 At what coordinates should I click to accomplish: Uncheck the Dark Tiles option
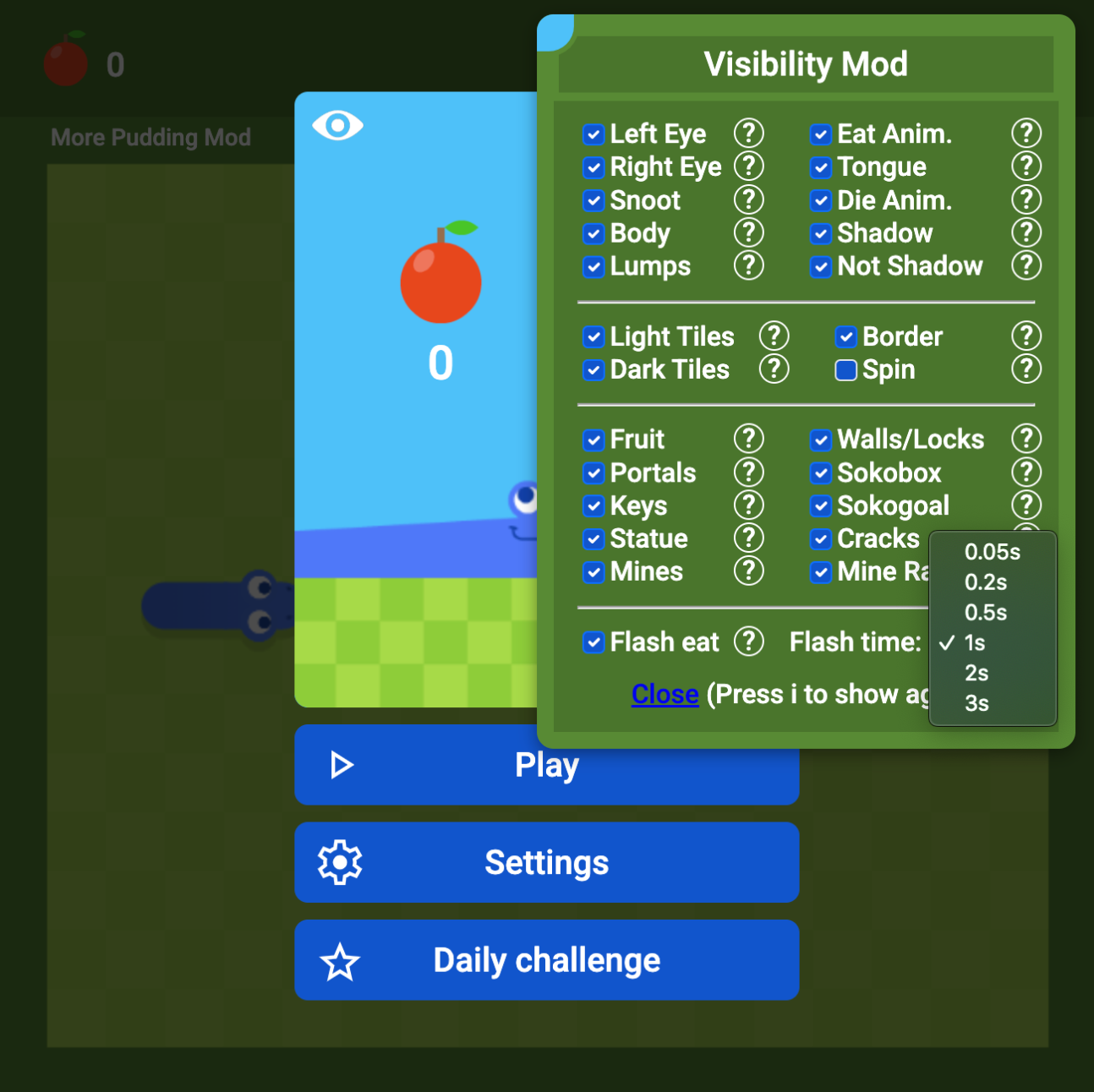click(593, 369)
